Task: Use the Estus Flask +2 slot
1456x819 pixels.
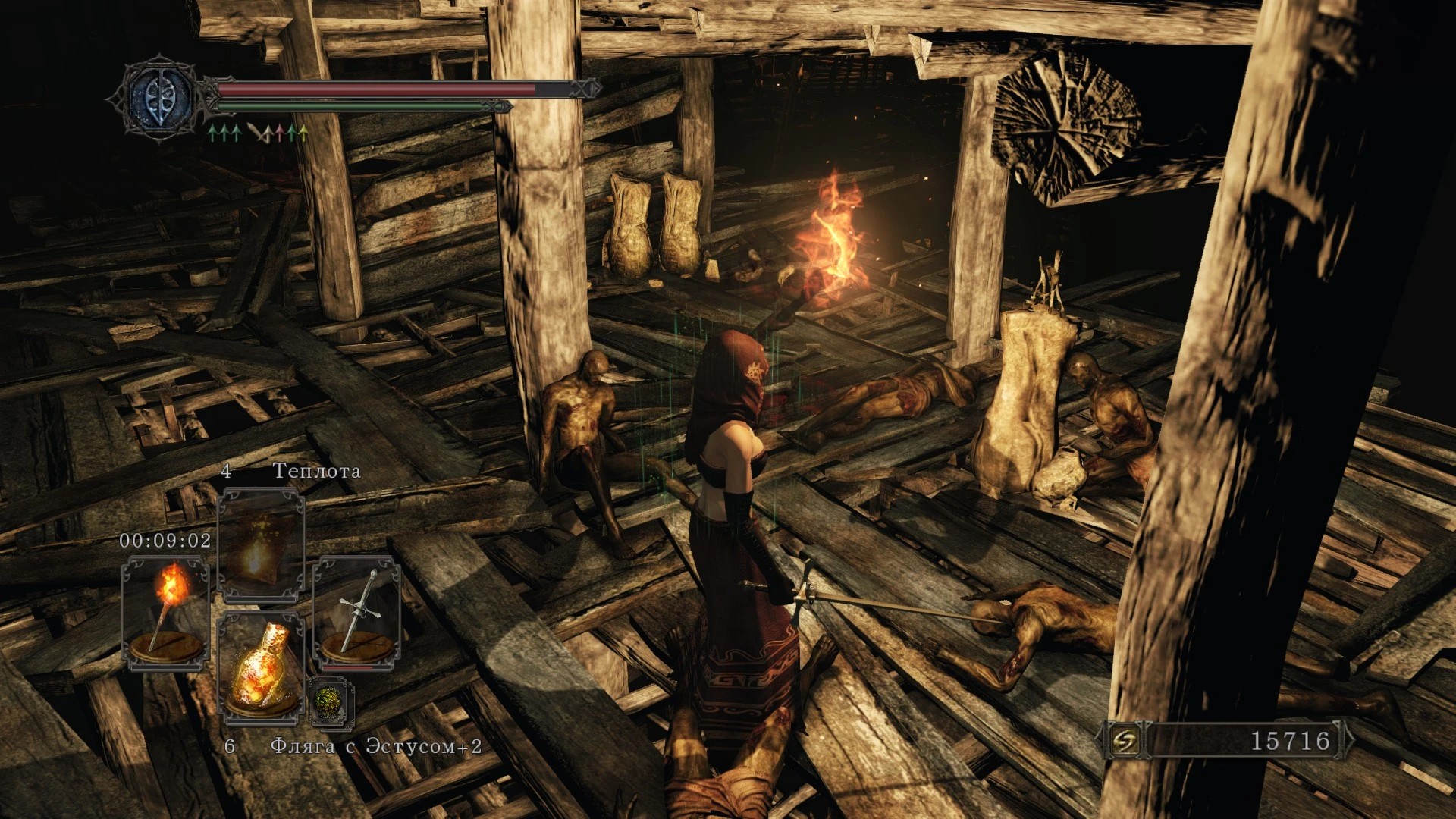Action: (260, 669)
